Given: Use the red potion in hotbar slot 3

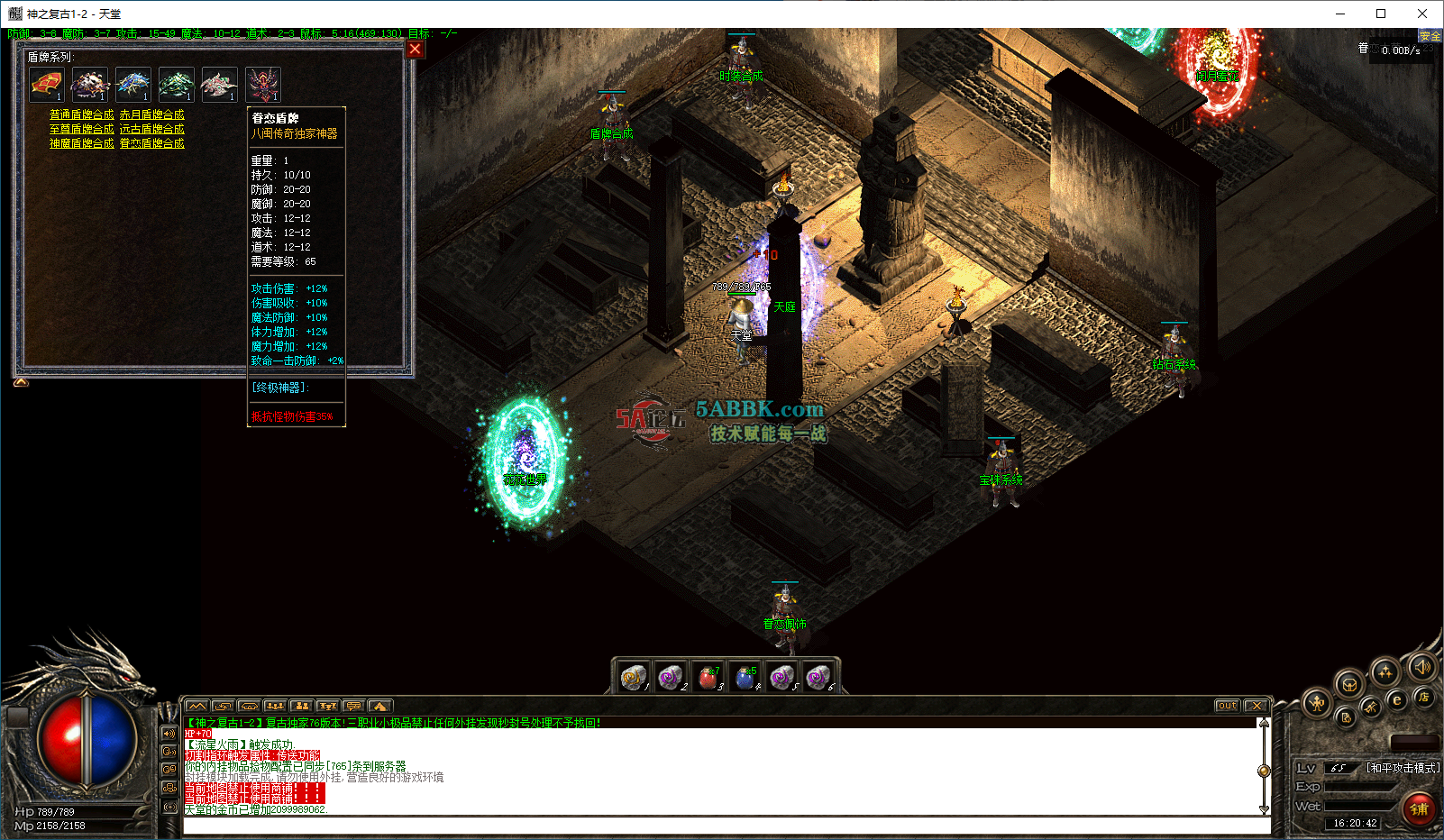Looking at the screenshot, I should [708, 677].
